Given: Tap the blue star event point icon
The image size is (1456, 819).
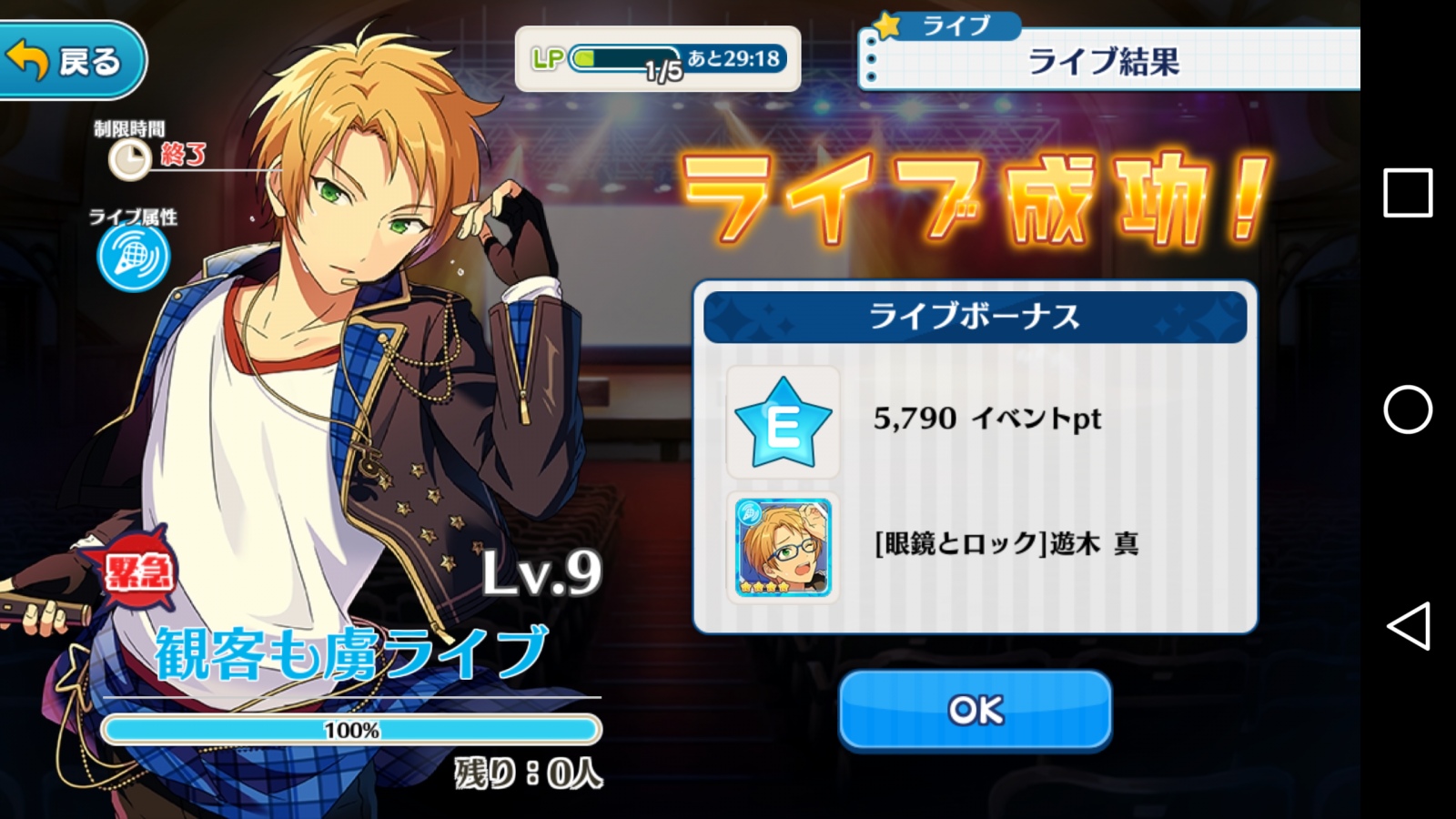Looking at the screenshot, I should (783, 422).
